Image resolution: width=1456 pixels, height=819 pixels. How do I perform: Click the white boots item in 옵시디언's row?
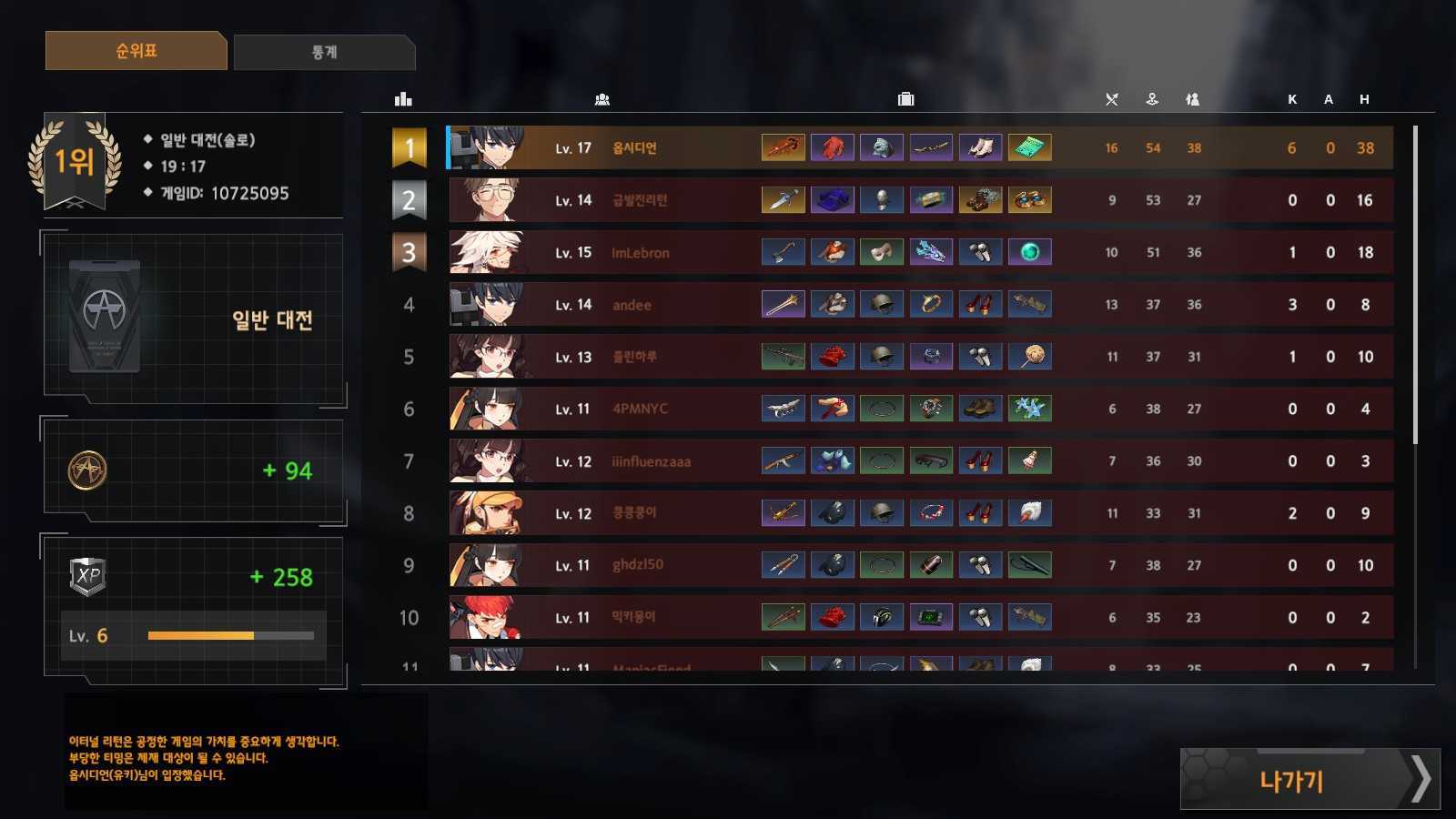[981, 147]
